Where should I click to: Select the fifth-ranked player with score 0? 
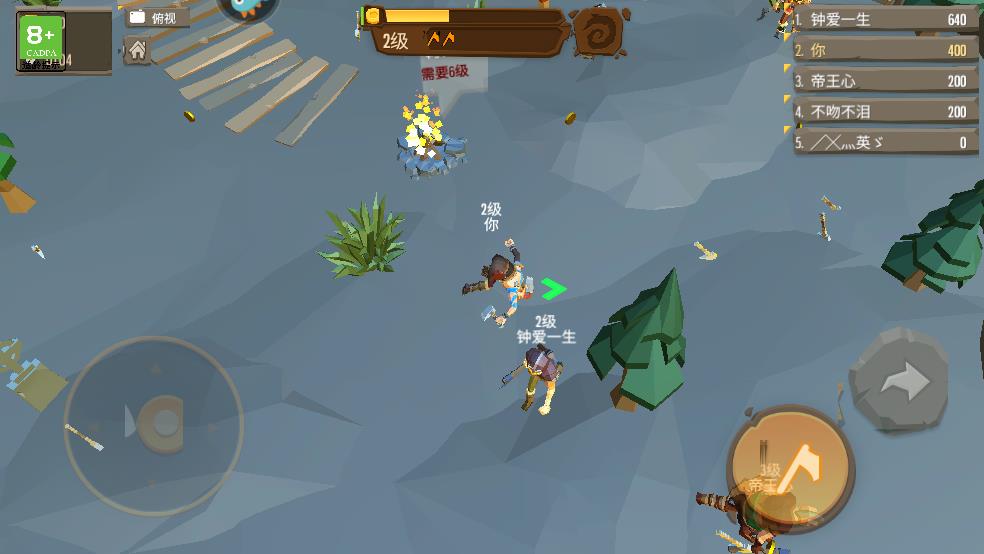point(886,143)
